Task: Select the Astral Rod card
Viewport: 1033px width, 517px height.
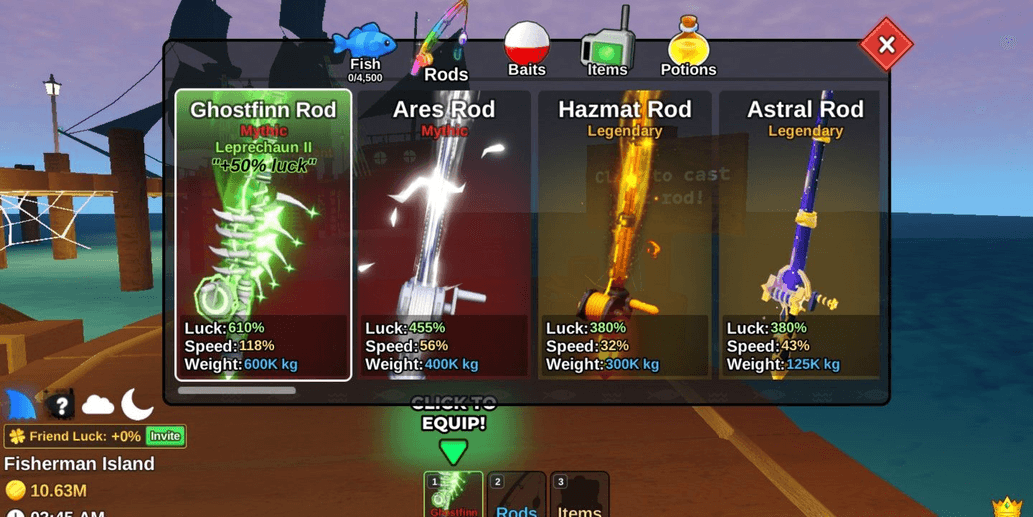Action: 805,235
